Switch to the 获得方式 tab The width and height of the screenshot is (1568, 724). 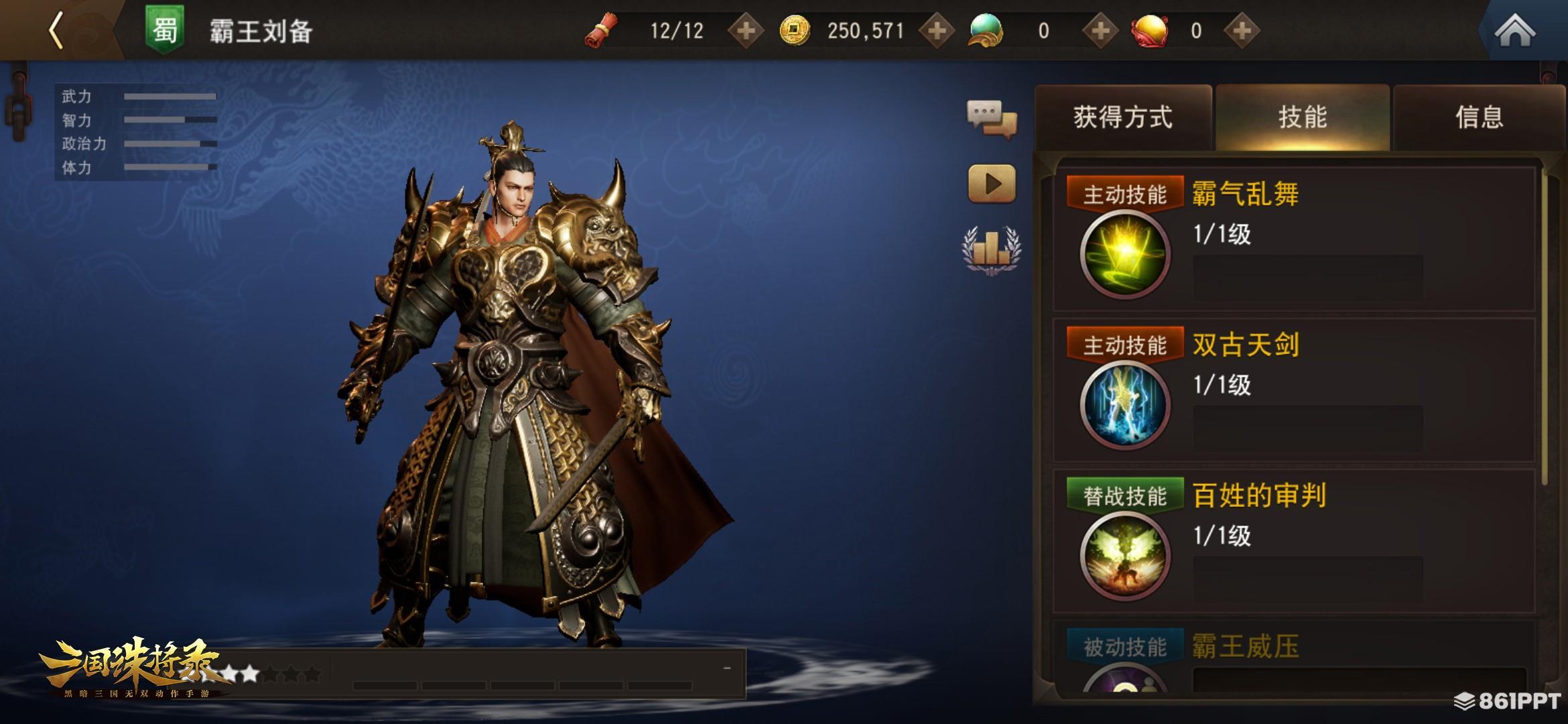tap(1123, 117)
